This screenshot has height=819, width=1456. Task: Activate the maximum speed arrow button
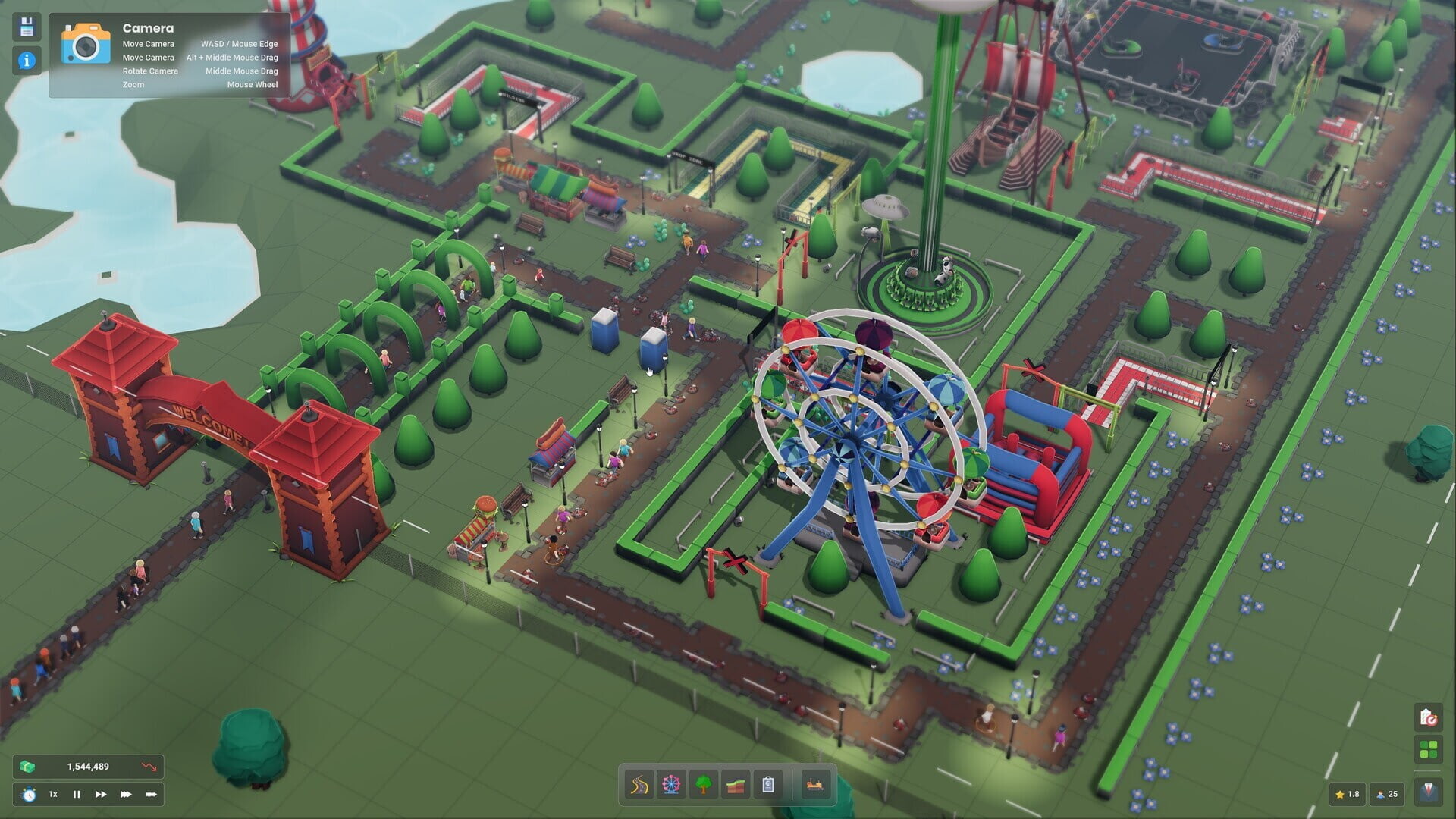click(x=151, y=794)
